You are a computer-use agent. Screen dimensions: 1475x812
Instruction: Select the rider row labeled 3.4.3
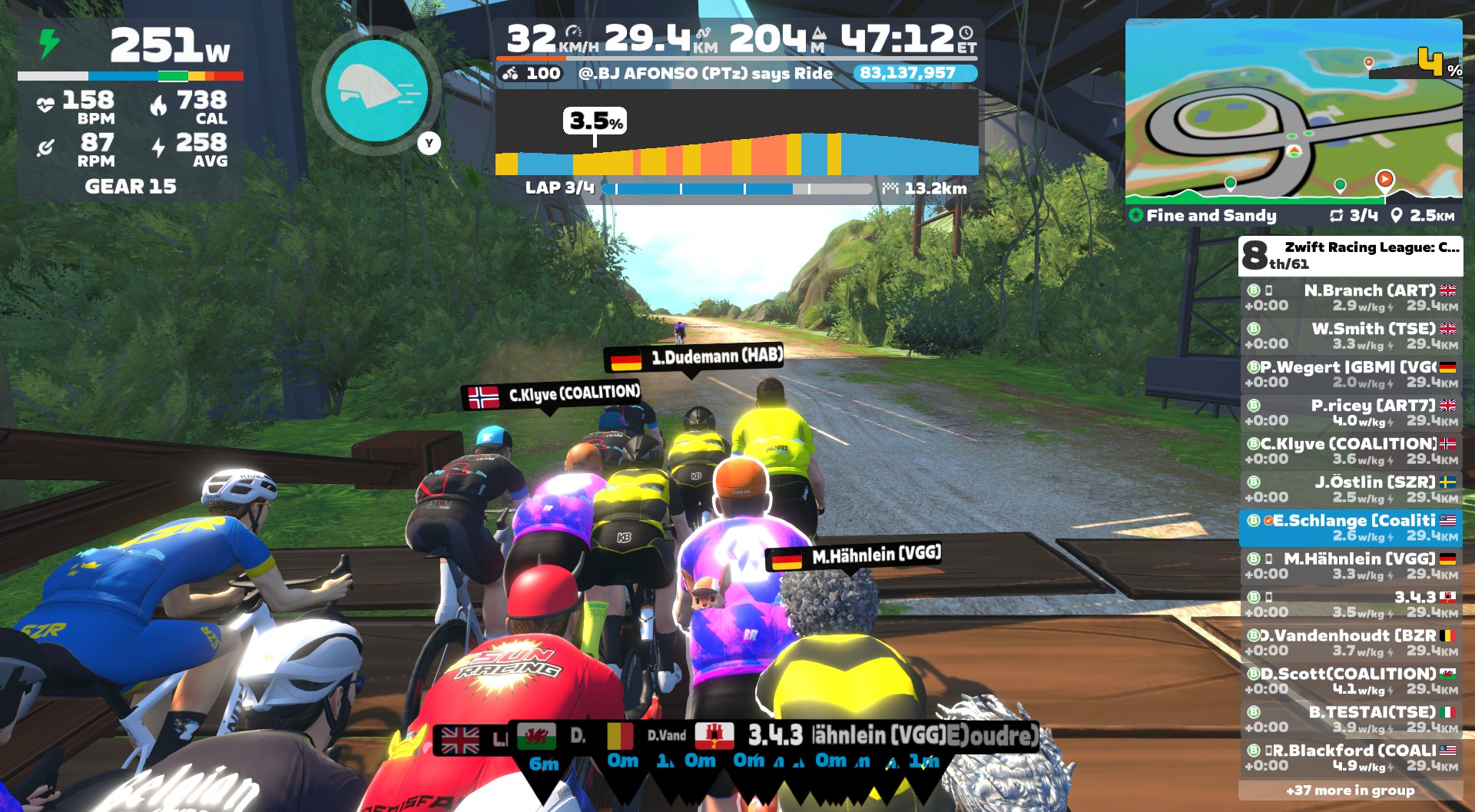click(x=1351, y=605)
